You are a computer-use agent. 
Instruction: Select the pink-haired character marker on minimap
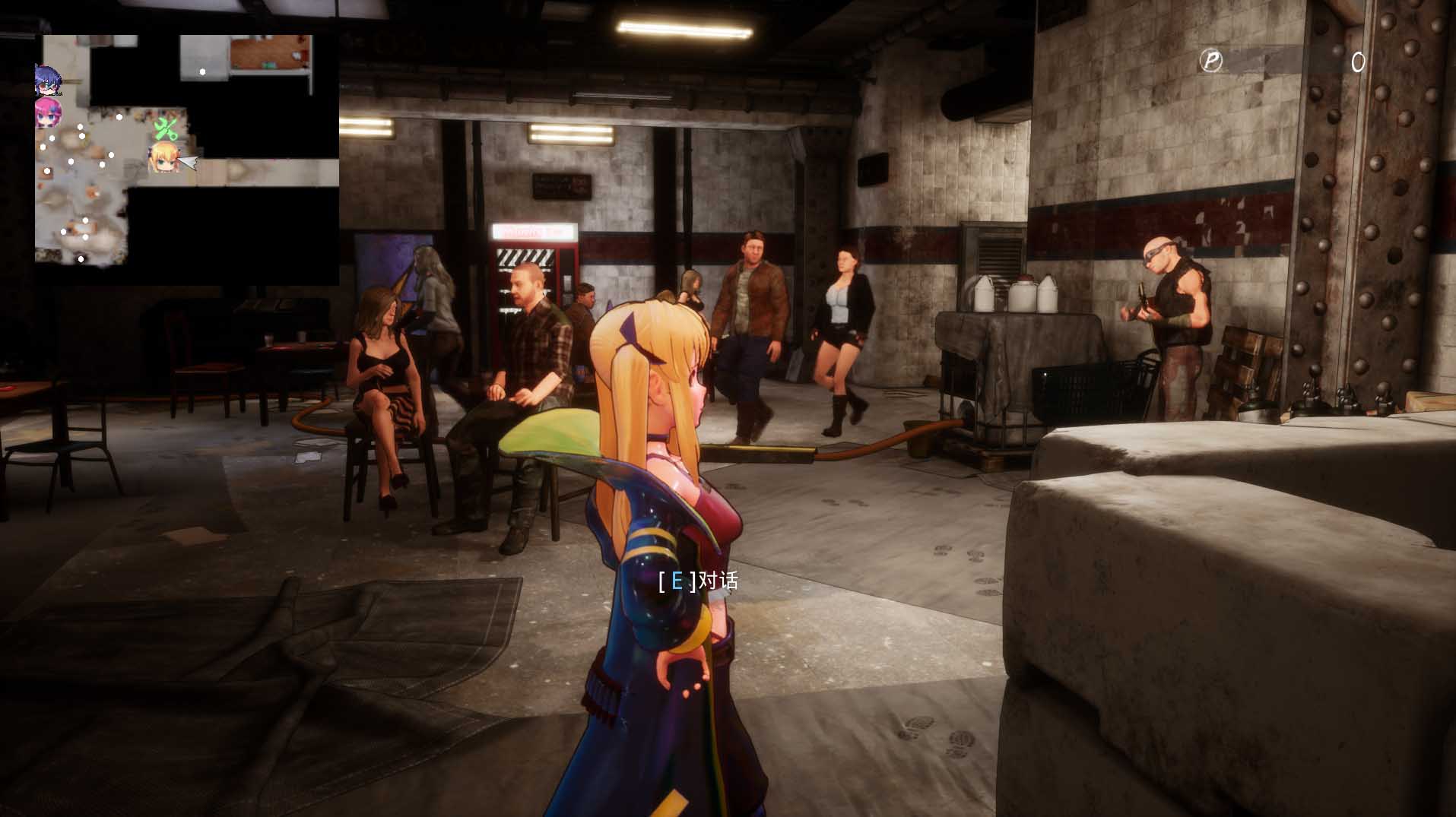47,113
